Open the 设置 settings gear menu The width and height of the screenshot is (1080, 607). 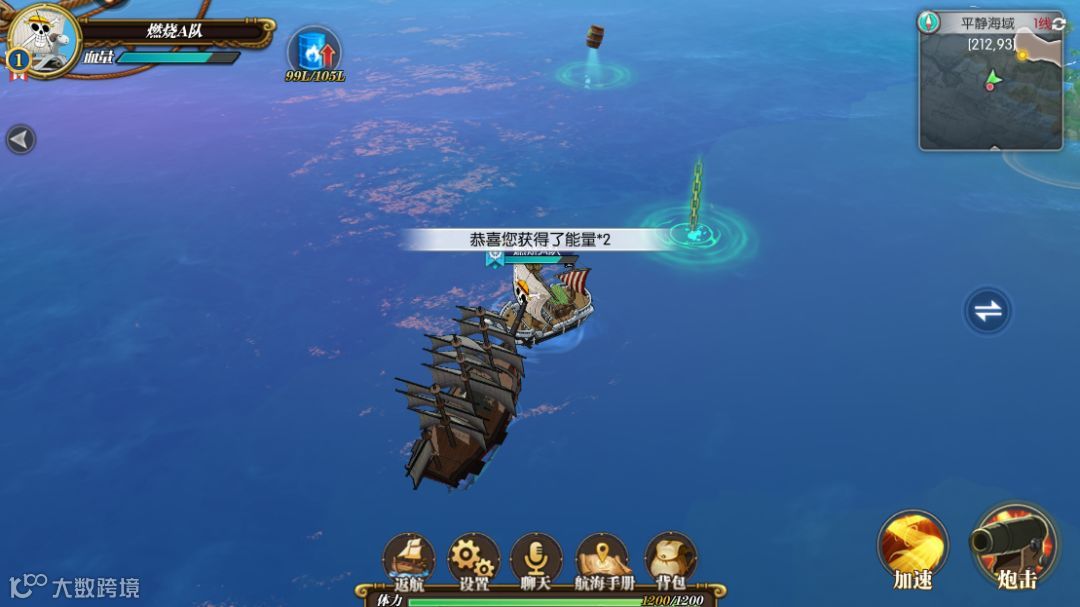tap(473, 559)
